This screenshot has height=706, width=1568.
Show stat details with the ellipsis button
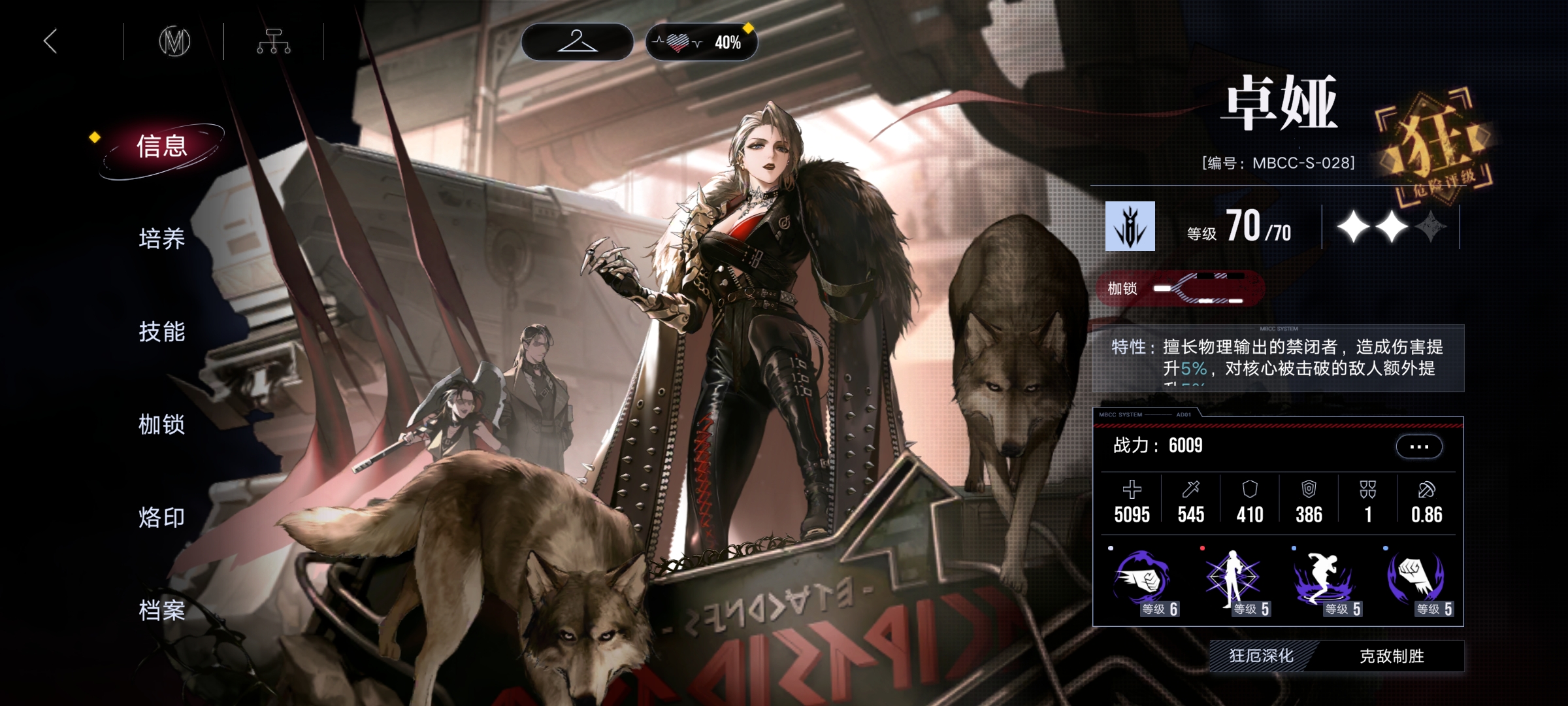point(1419,446)
